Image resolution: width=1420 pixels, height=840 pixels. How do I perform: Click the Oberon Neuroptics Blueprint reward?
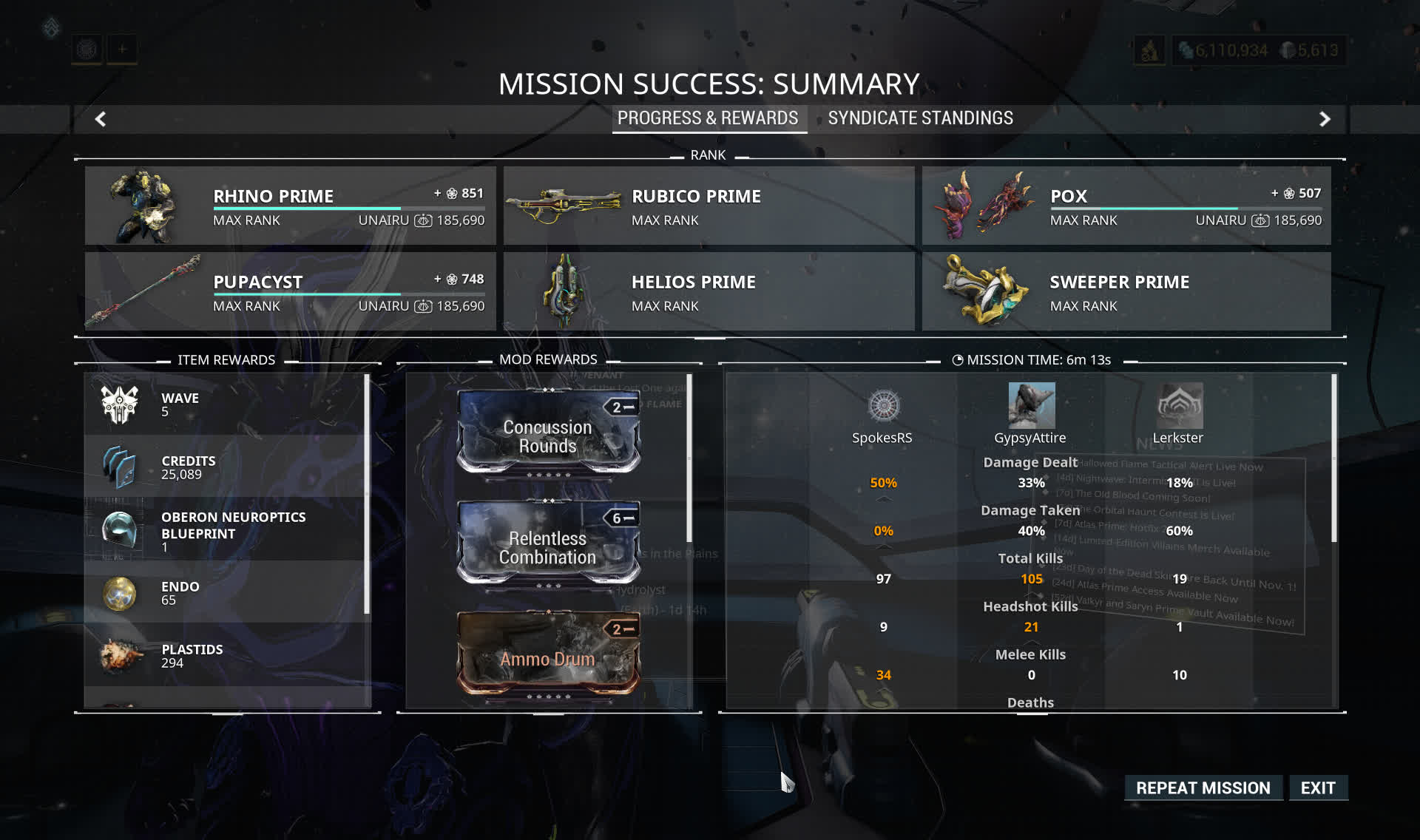tap(226, 530)
